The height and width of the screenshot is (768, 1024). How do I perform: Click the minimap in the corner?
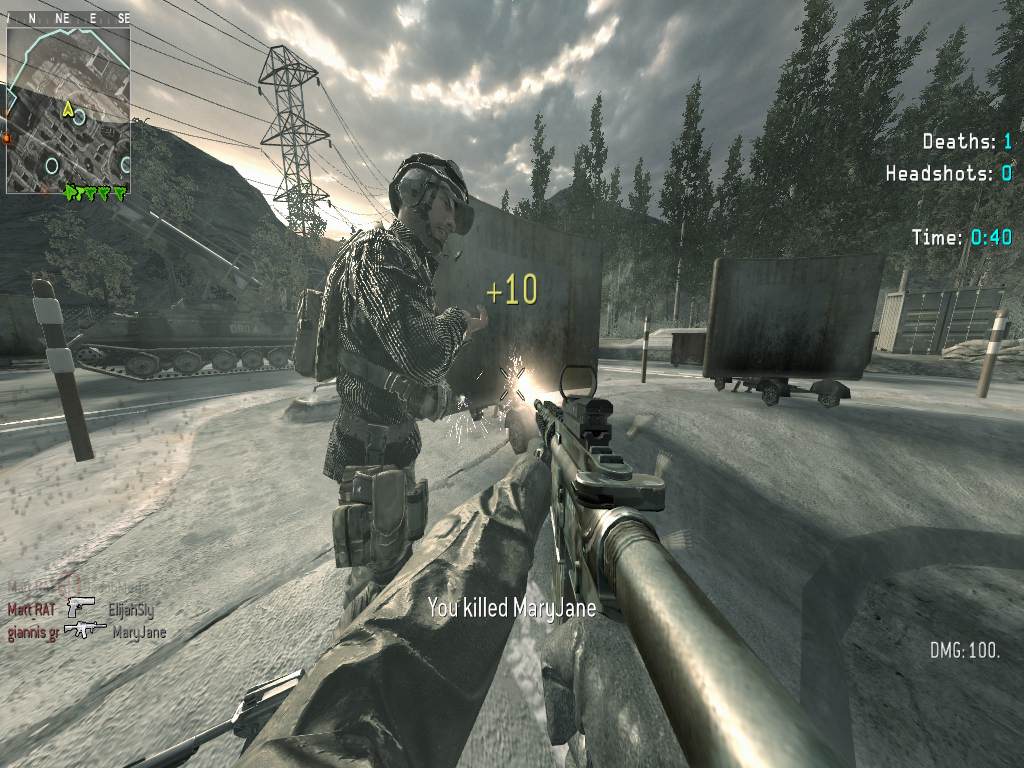[68, 108]
